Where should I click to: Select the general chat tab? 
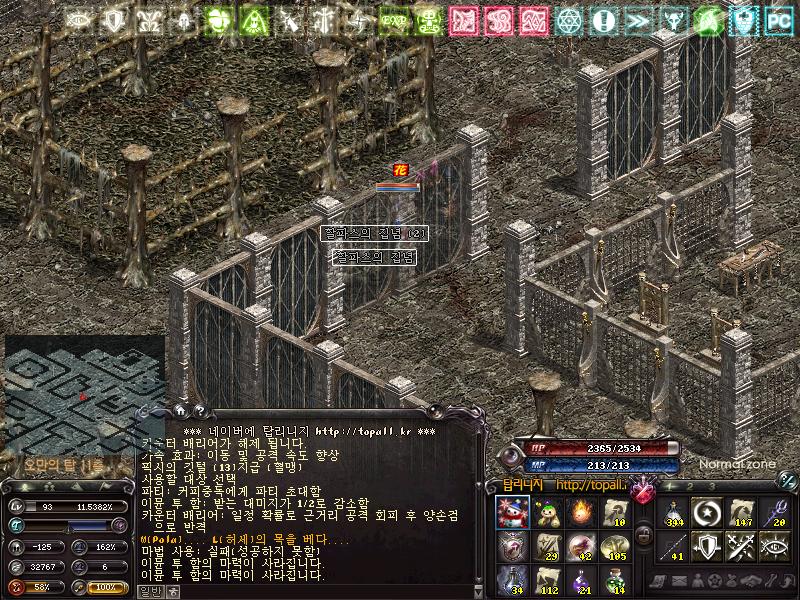coord(148,591)
